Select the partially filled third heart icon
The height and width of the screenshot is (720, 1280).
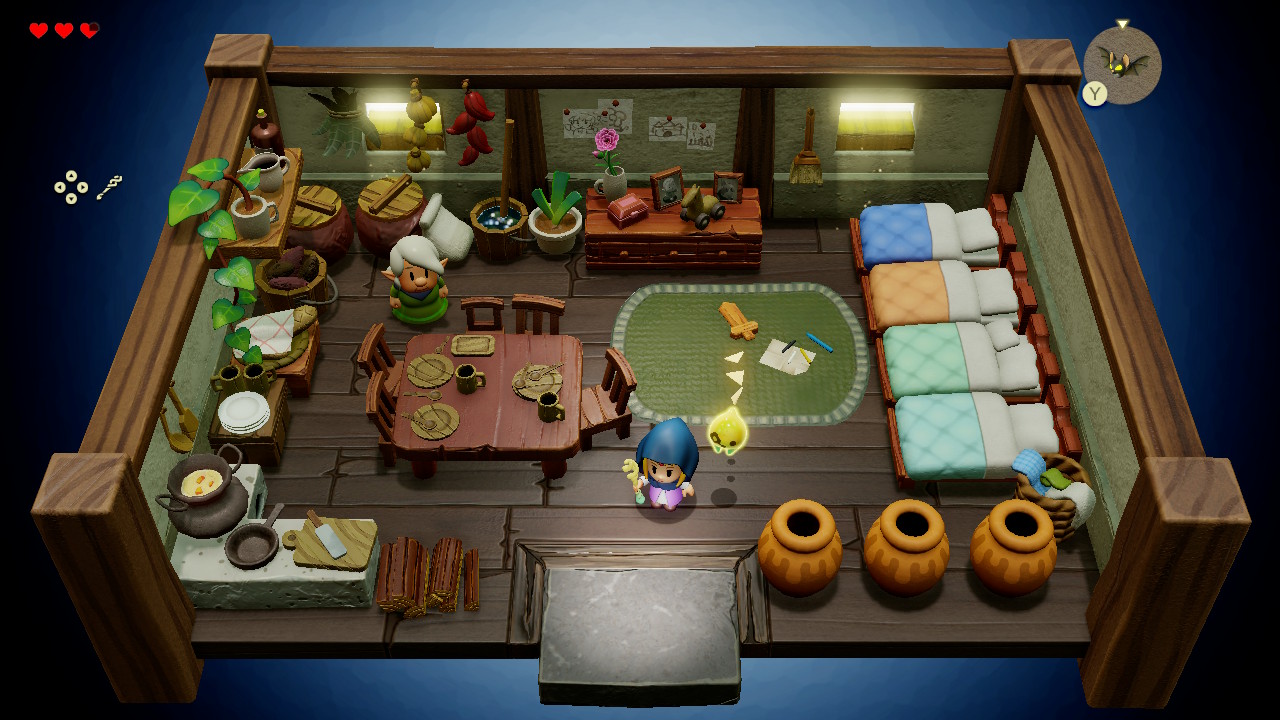[x=89, y=30]
